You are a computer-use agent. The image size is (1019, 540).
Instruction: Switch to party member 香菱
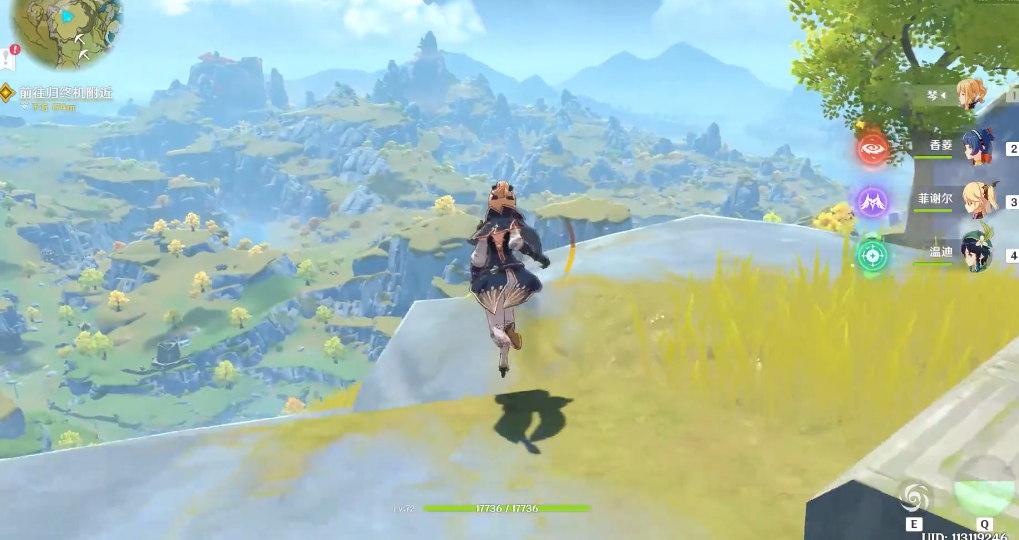tap(977, 148)
